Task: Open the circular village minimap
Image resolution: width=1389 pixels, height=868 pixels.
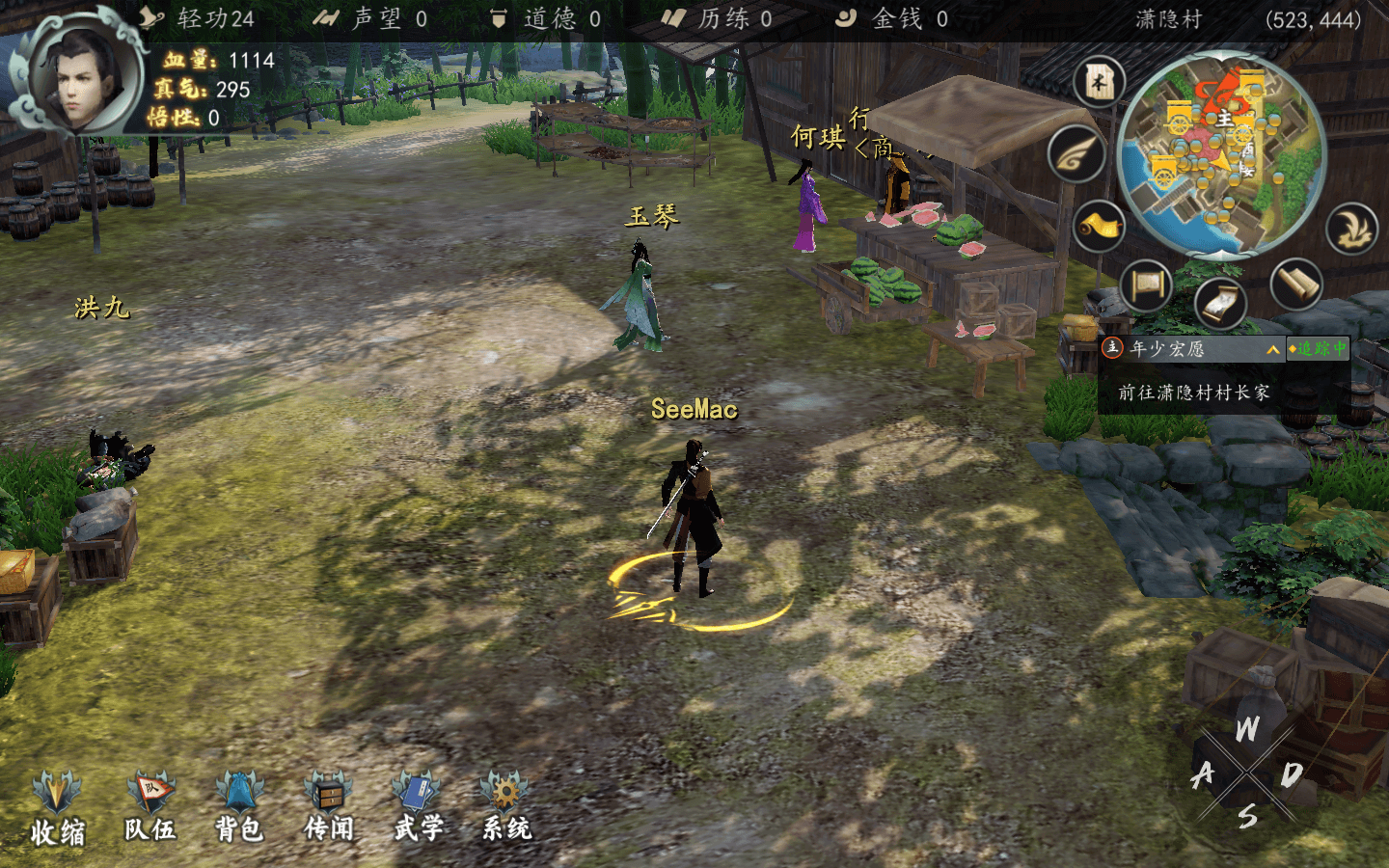Action: point(1221,154)
